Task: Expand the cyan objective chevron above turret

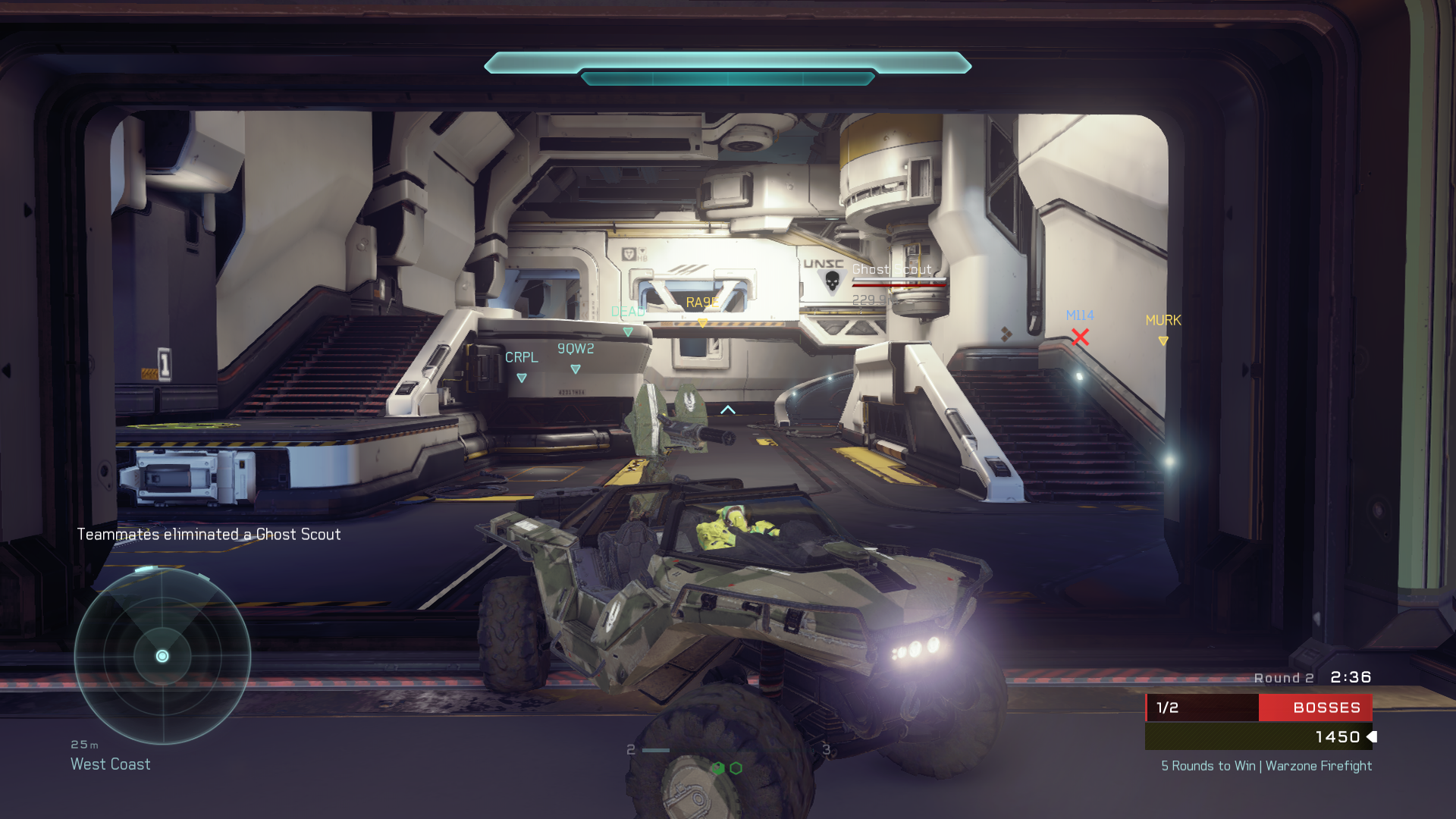Action: [x=729, y=408]
